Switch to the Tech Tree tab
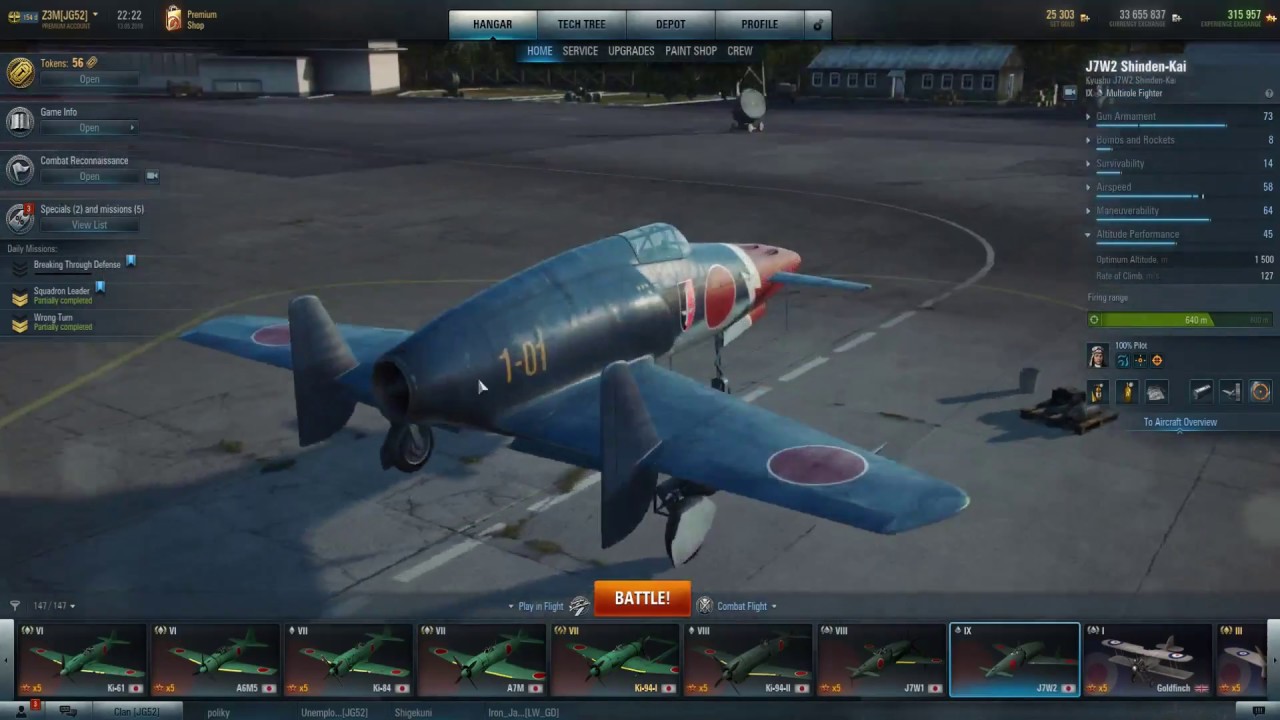 pos(581,24)
